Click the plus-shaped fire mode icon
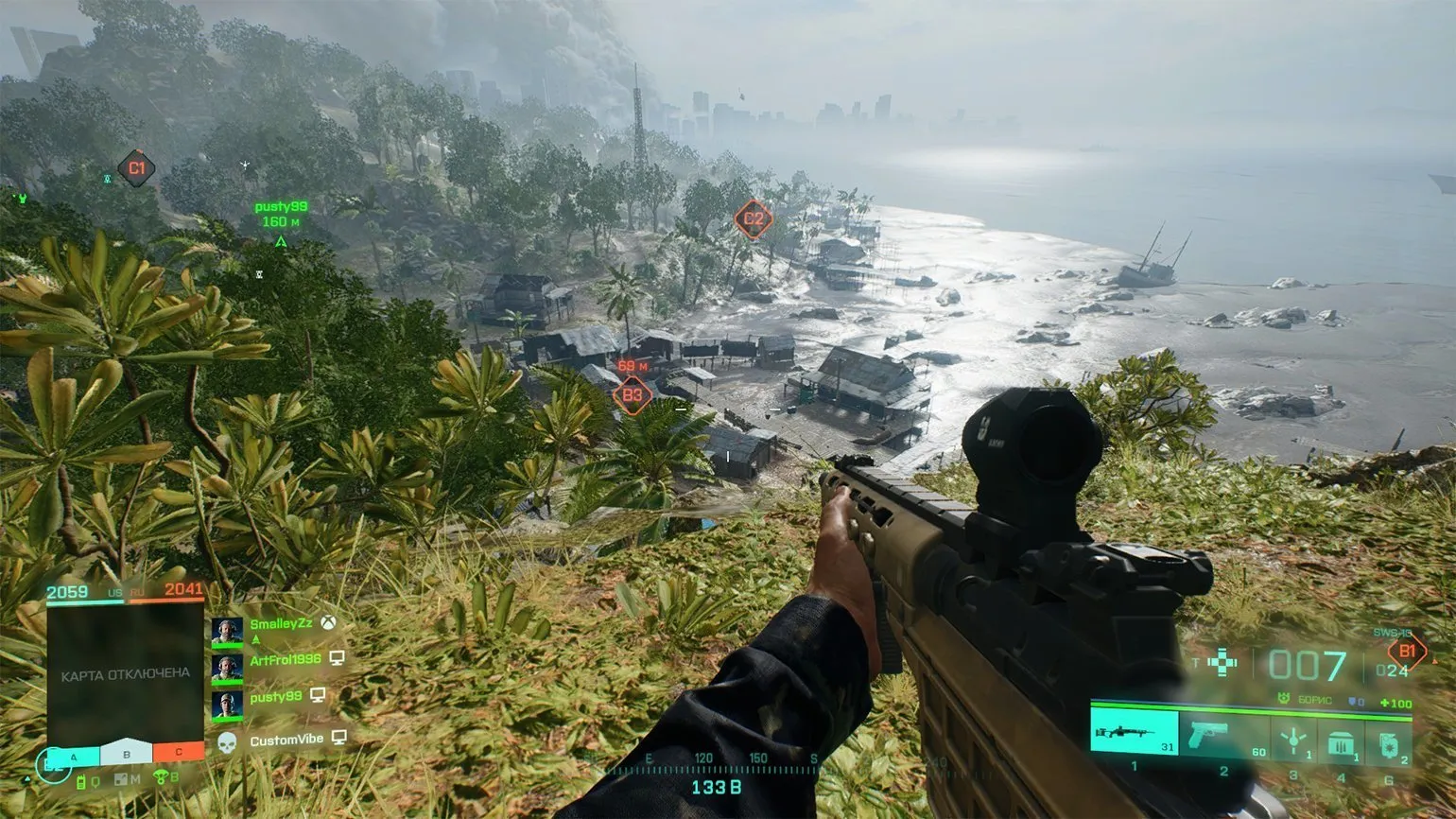This screenshot has height=819, width=1456. click(x=1222, y=662)
